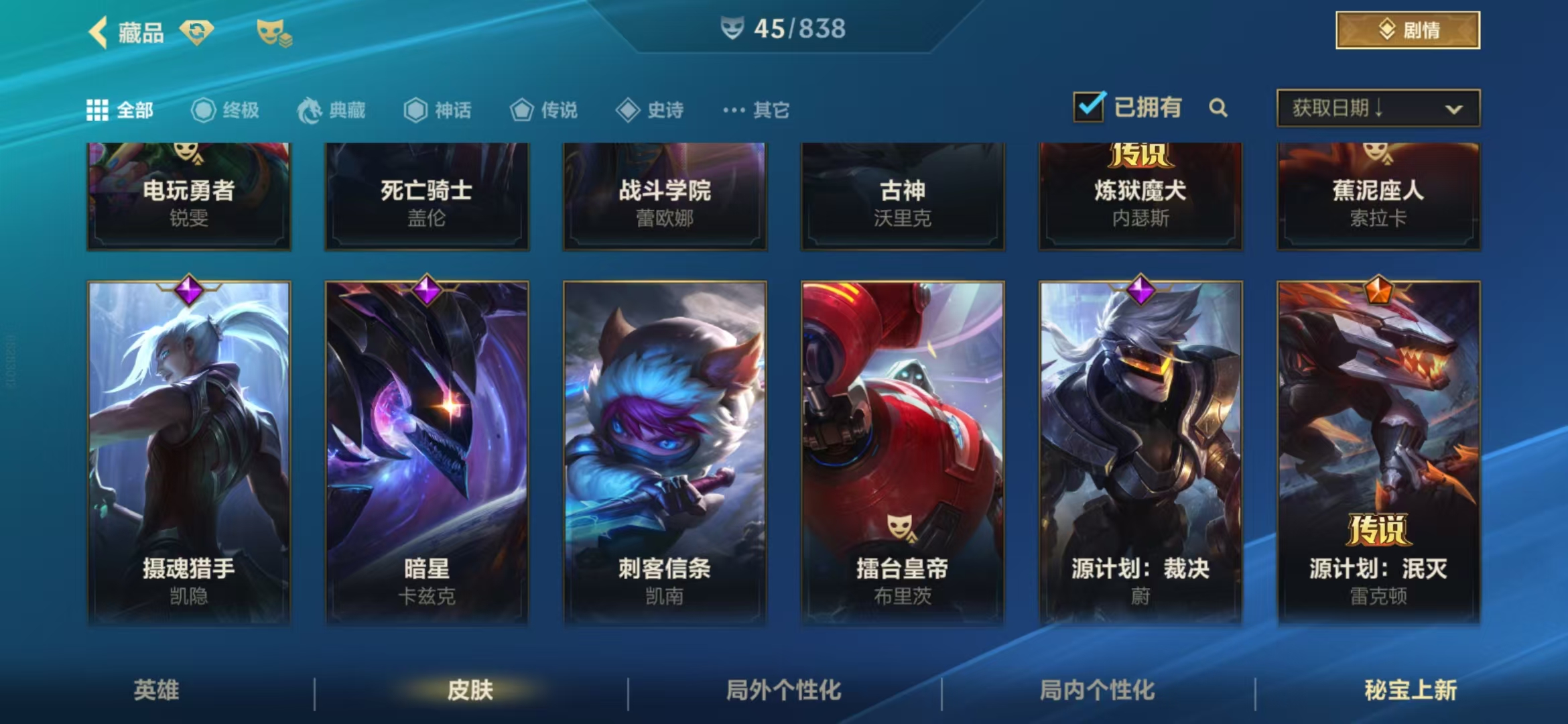Screen dimensions: 1568x724
Task: Open the 其它 filter options
Action: pyautogui.click(x=757, y=110)
